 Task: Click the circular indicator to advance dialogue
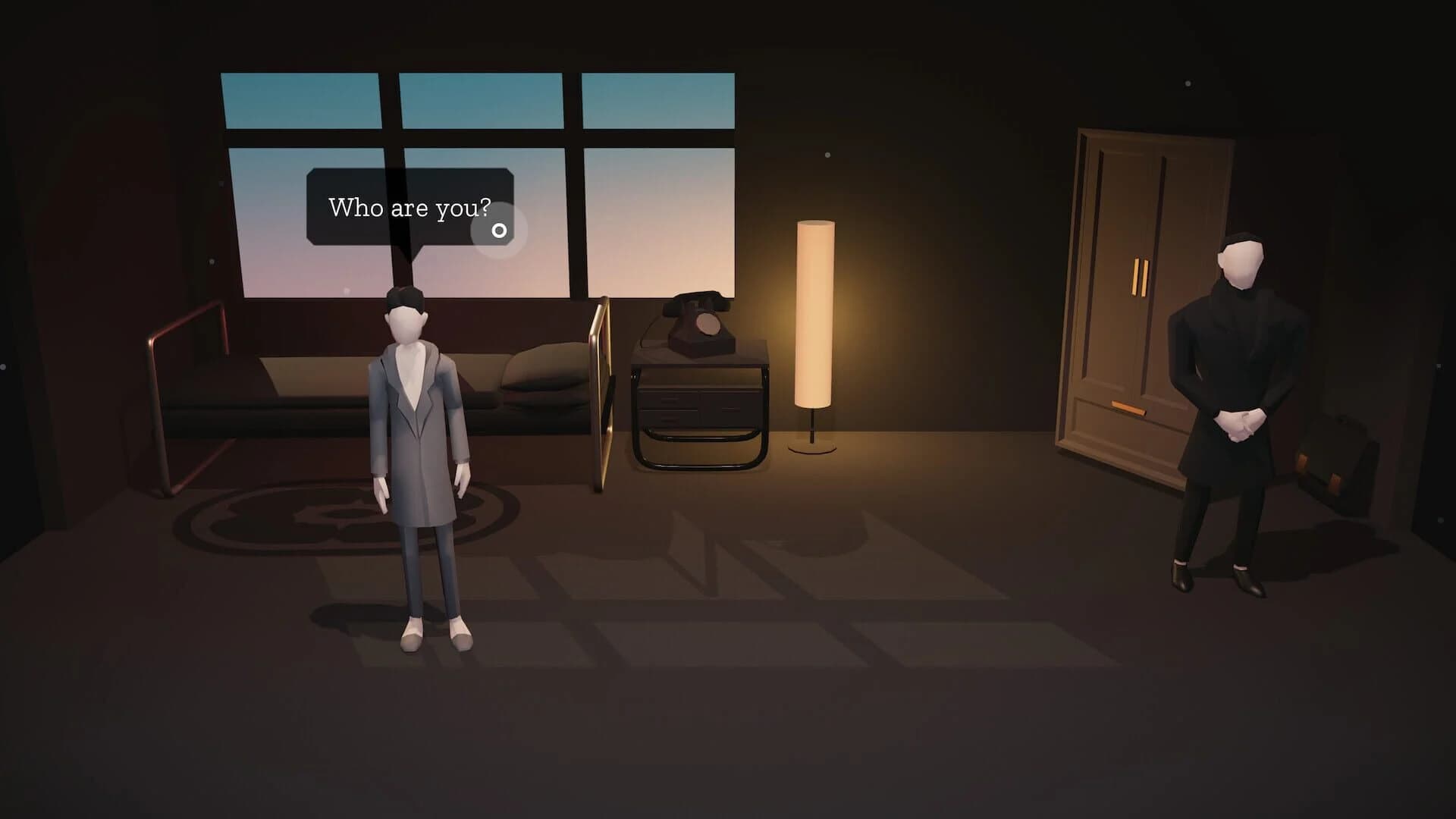[x=500, y=229]
